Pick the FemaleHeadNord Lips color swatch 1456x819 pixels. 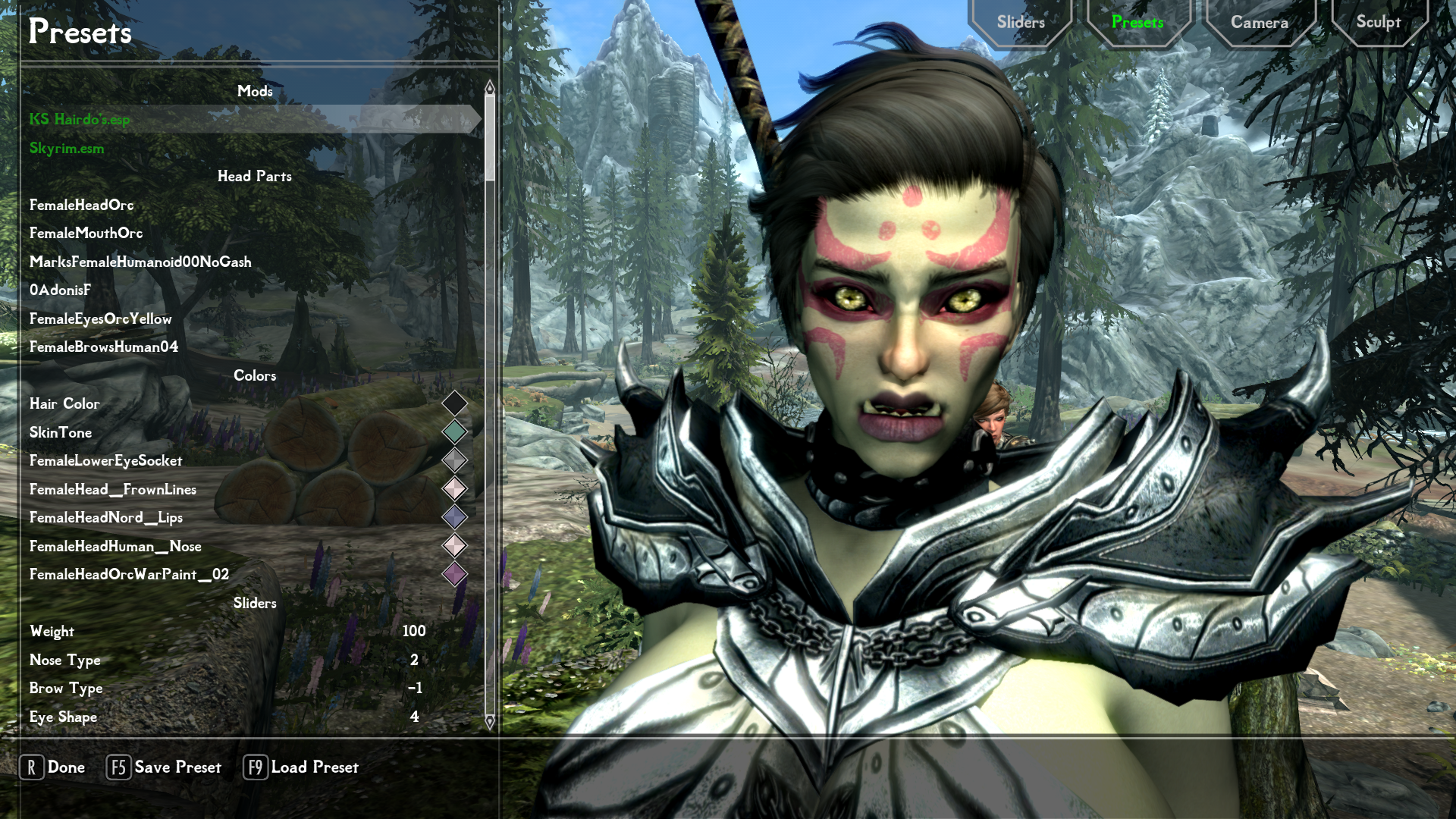(454, 517)
